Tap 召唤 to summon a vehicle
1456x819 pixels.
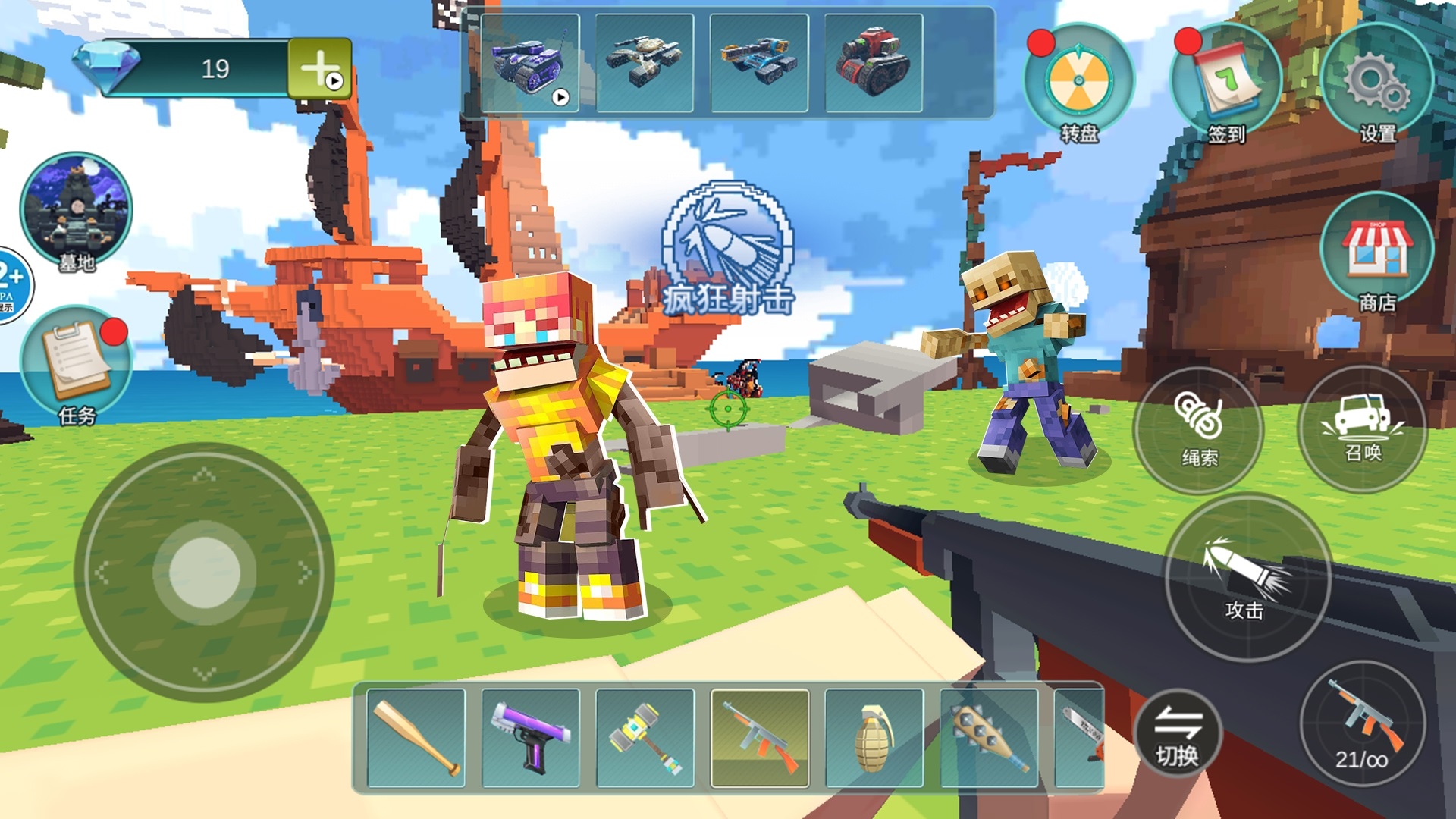click(1363, 428)
